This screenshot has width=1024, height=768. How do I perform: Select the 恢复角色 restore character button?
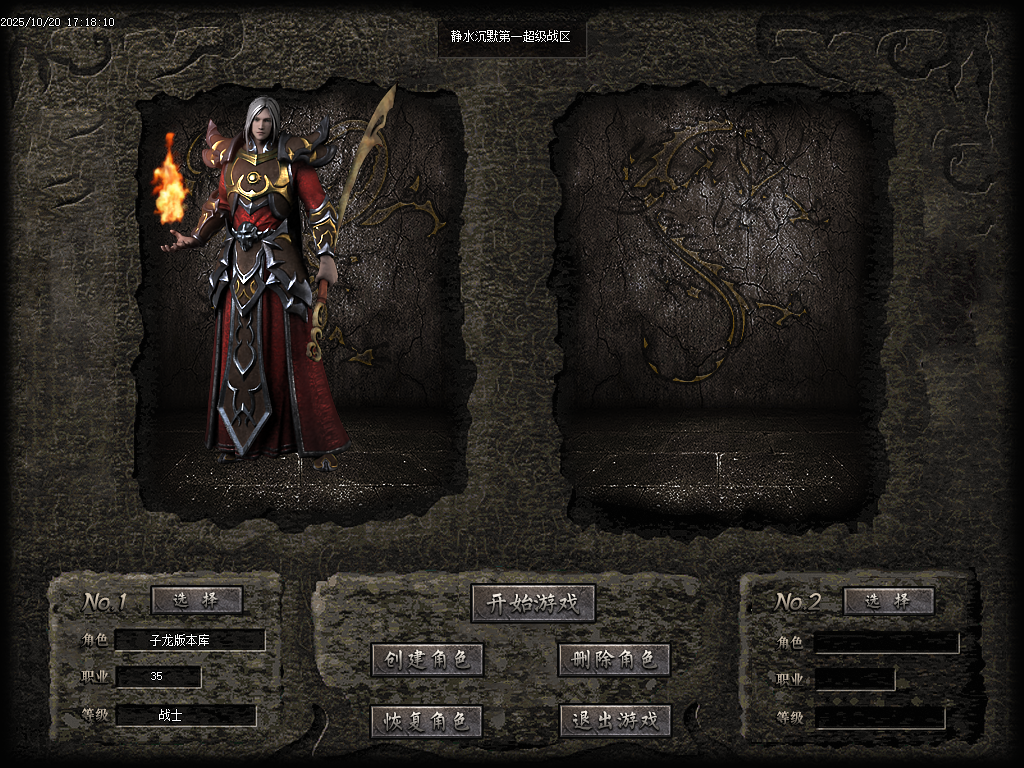coord(427,721)
